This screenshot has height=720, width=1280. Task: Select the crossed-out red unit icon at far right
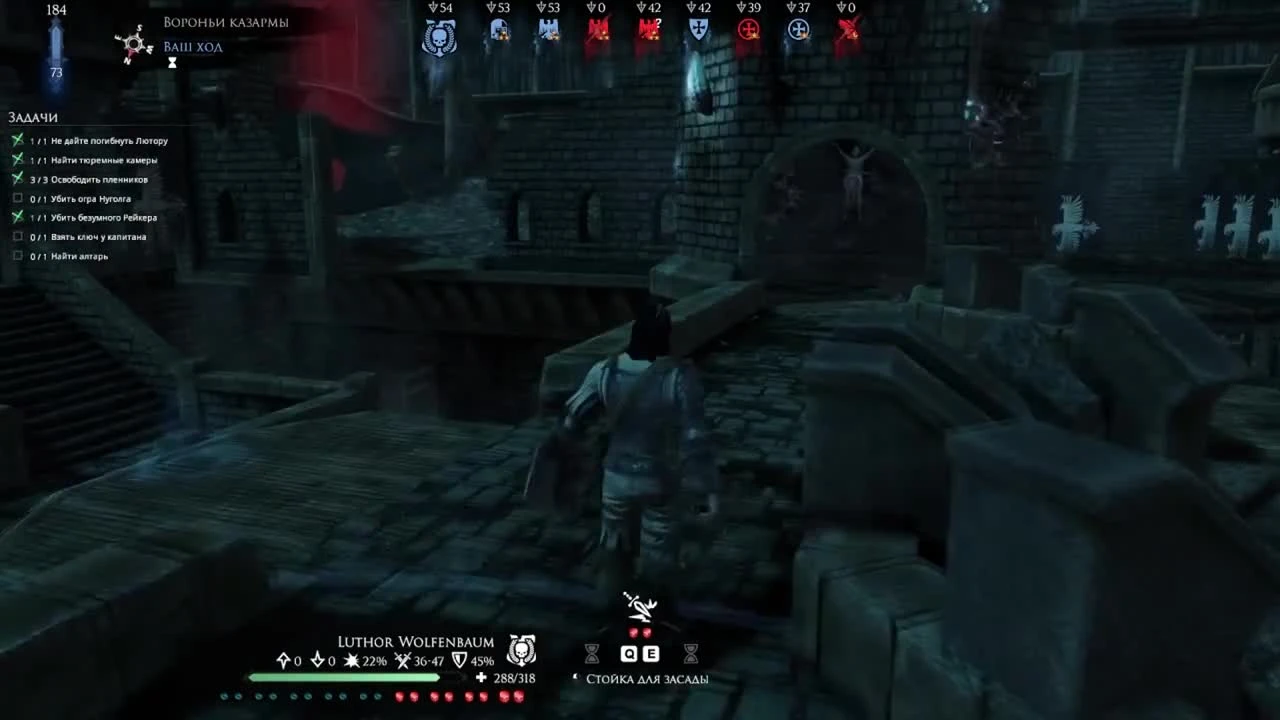(847, 30)
